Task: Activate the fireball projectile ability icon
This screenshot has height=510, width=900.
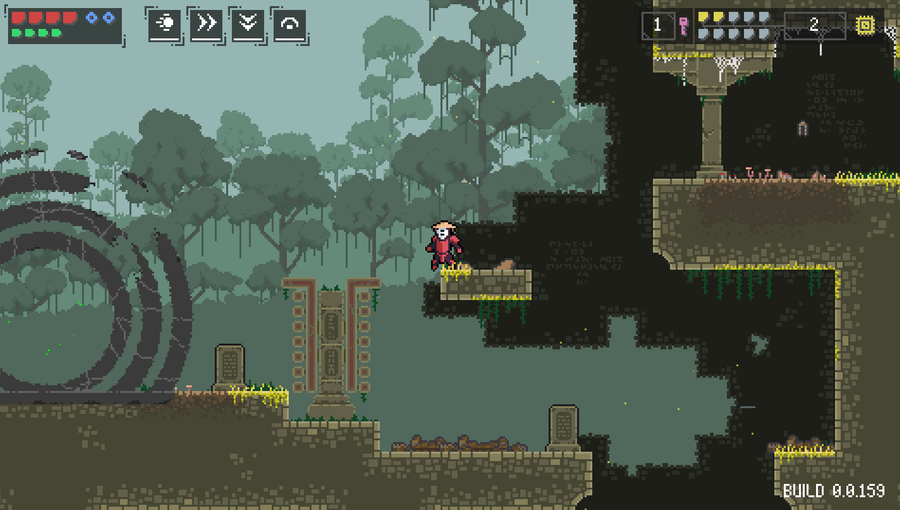Action: (165, 24)
